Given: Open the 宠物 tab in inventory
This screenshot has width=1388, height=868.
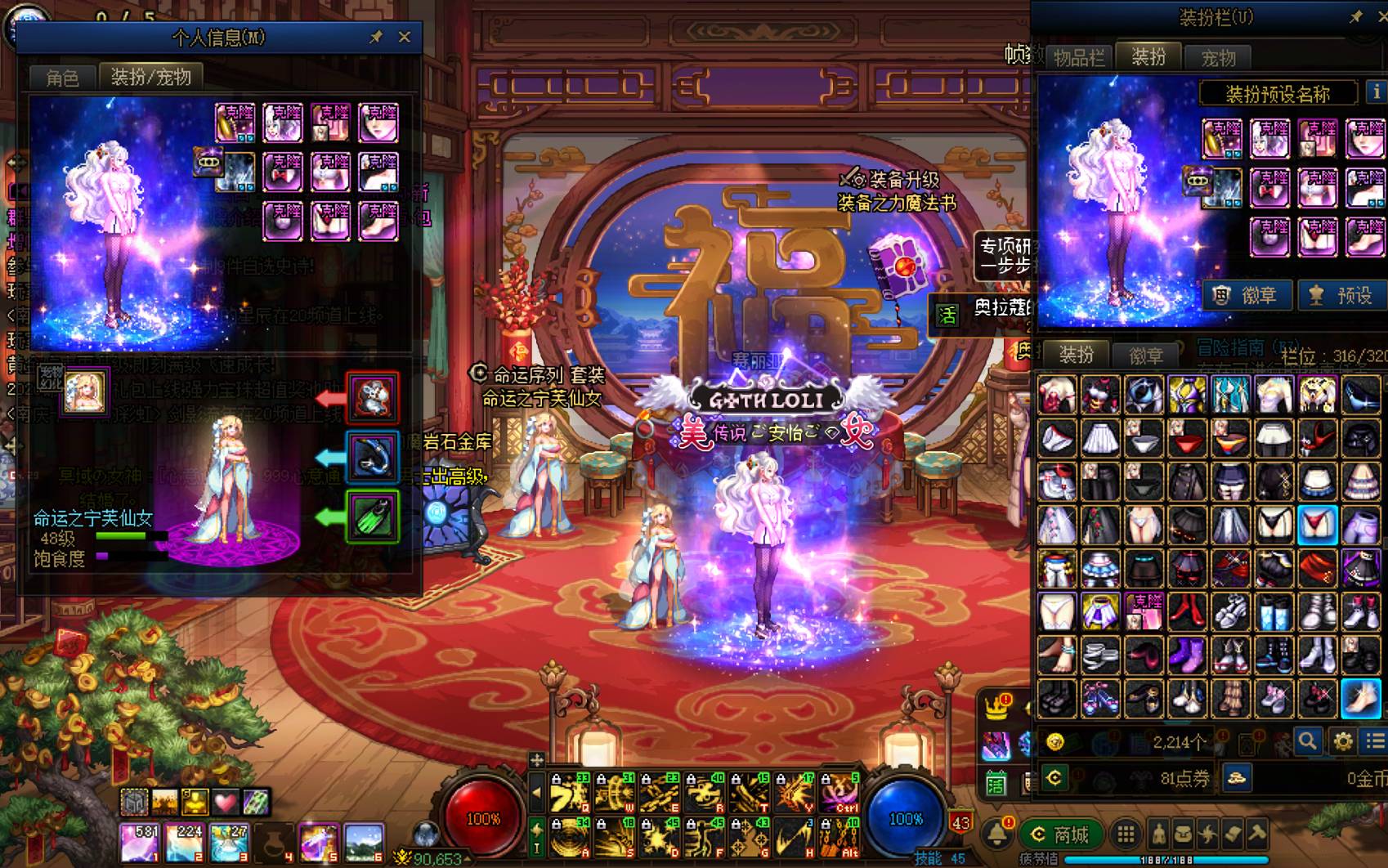Looking at the screenshot, I should tap(1218, 58).
